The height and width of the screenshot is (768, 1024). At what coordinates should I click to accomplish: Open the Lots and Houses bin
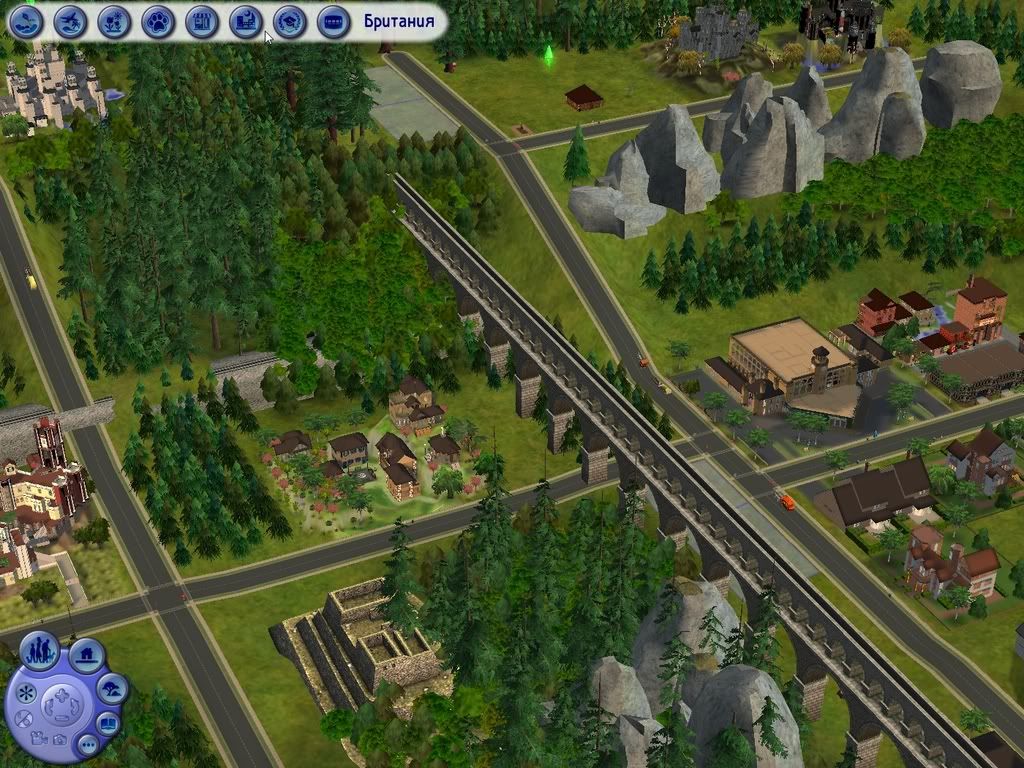(87, 656)
